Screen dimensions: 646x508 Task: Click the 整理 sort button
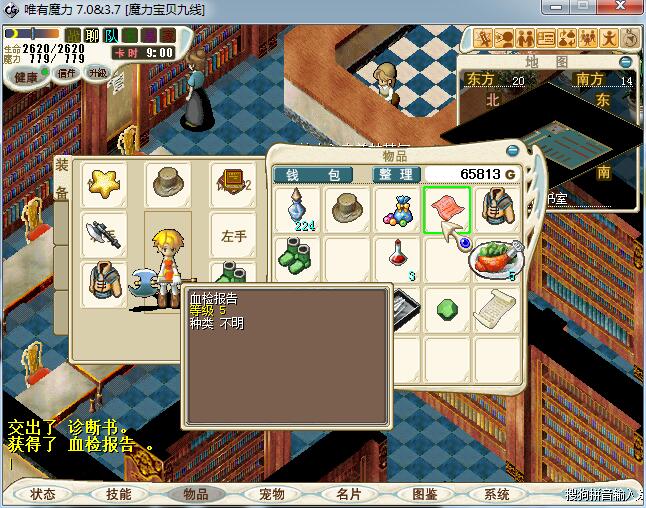(394, 174)
